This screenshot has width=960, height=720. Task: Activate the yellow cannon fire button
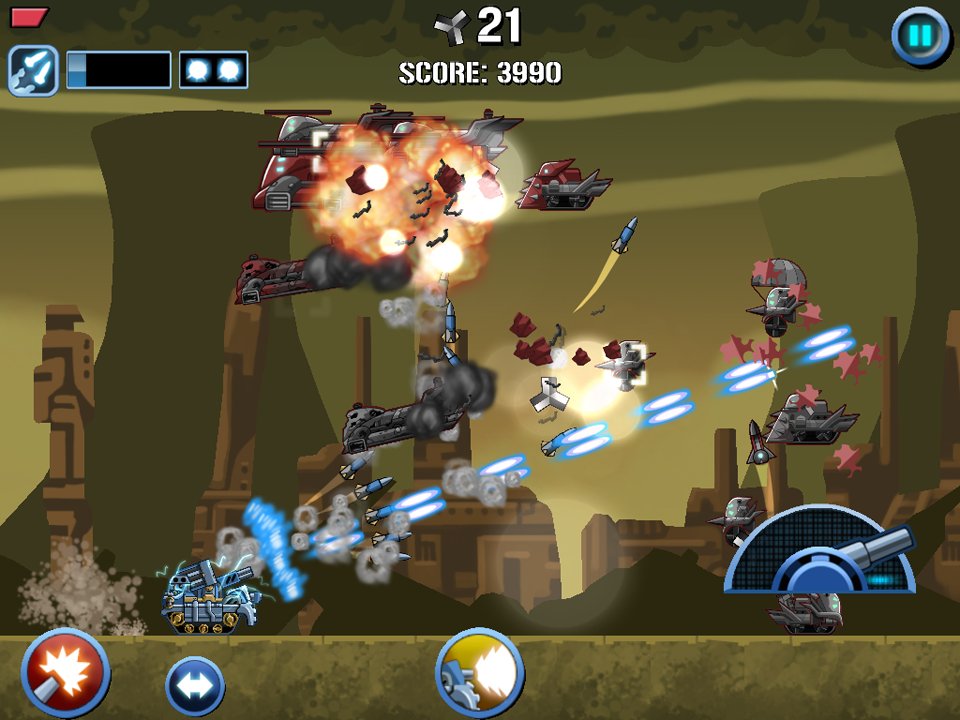[x=480, y=672]
